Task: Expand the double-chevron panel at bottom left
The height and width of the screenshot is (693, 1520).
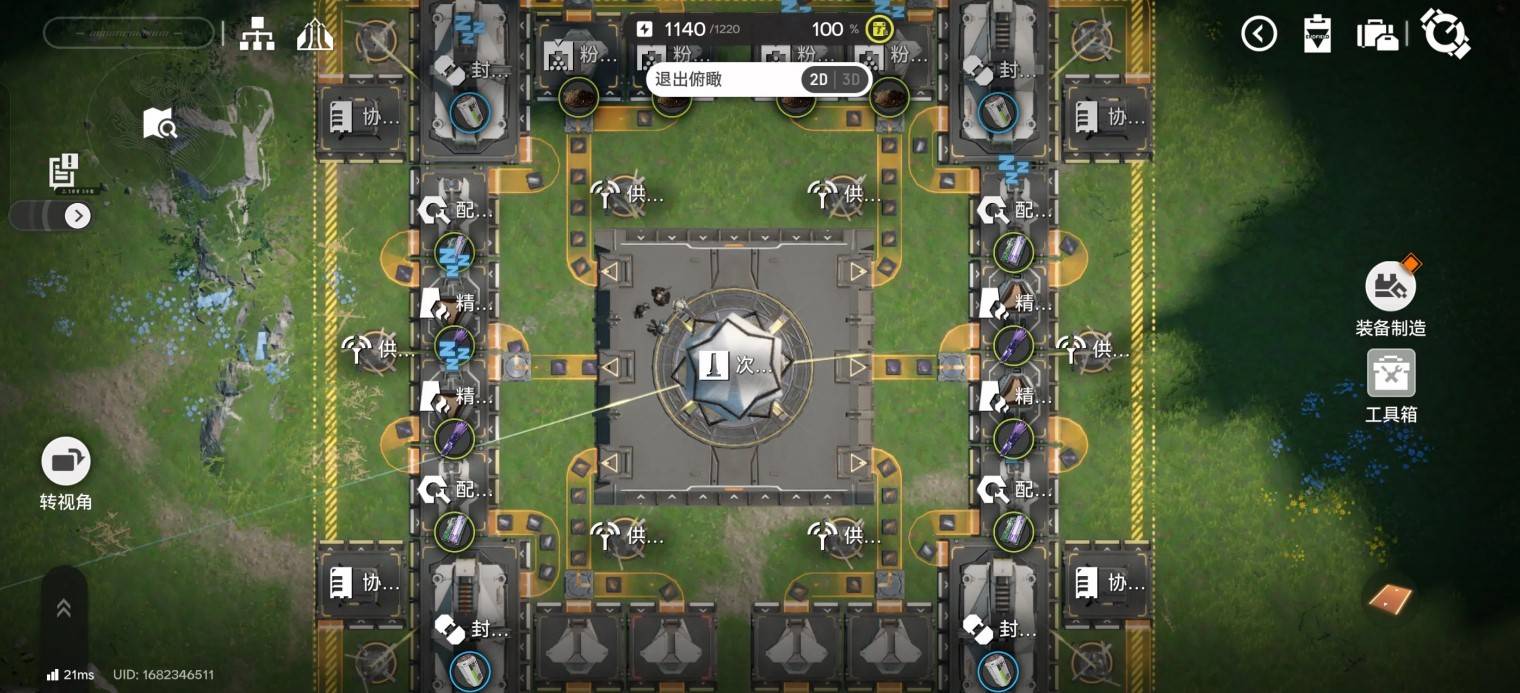Action: point(63,608)
